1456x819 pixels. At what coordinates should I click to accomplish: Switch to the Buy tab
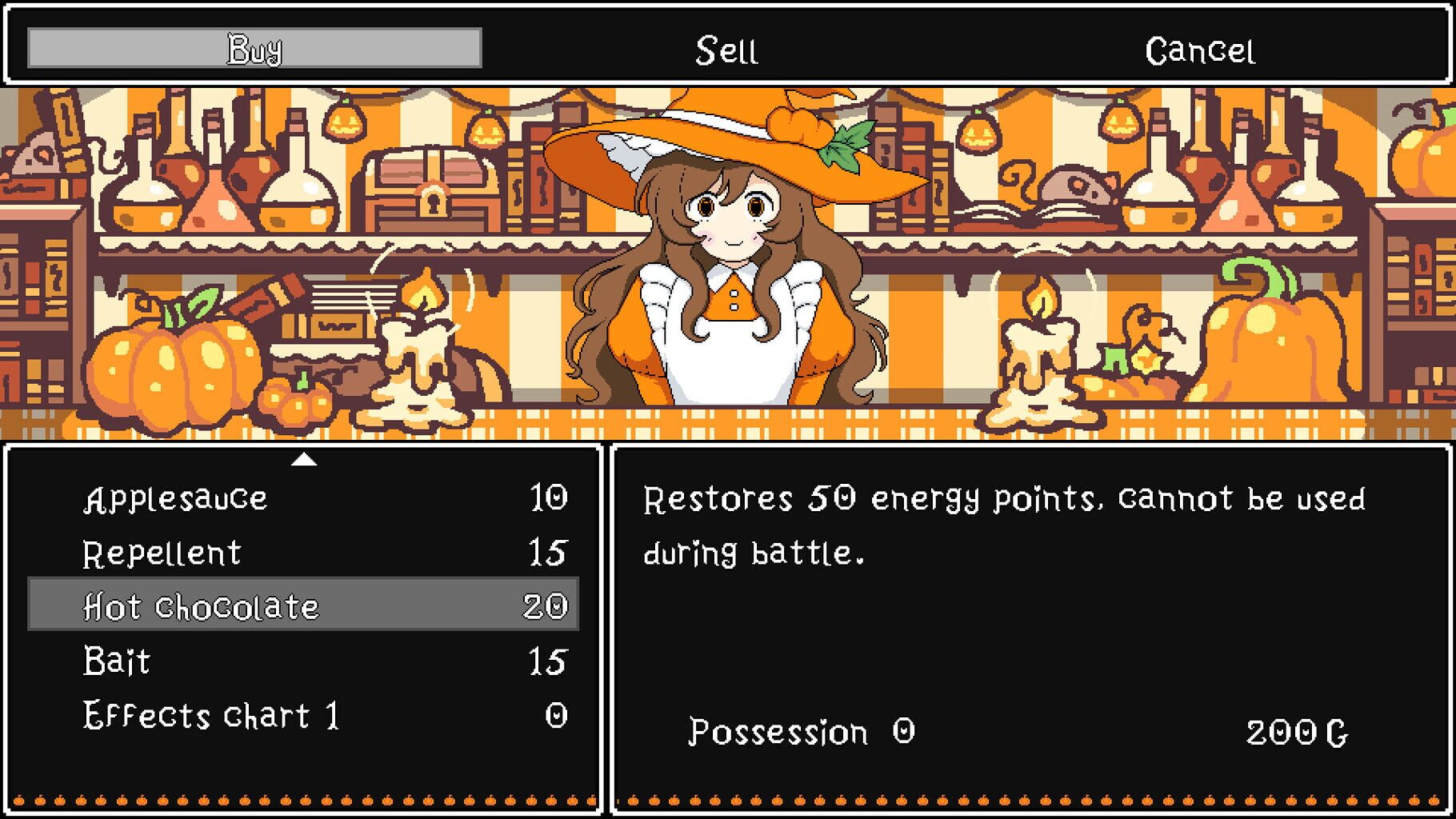pyautogui.click(x=254, y=50)
